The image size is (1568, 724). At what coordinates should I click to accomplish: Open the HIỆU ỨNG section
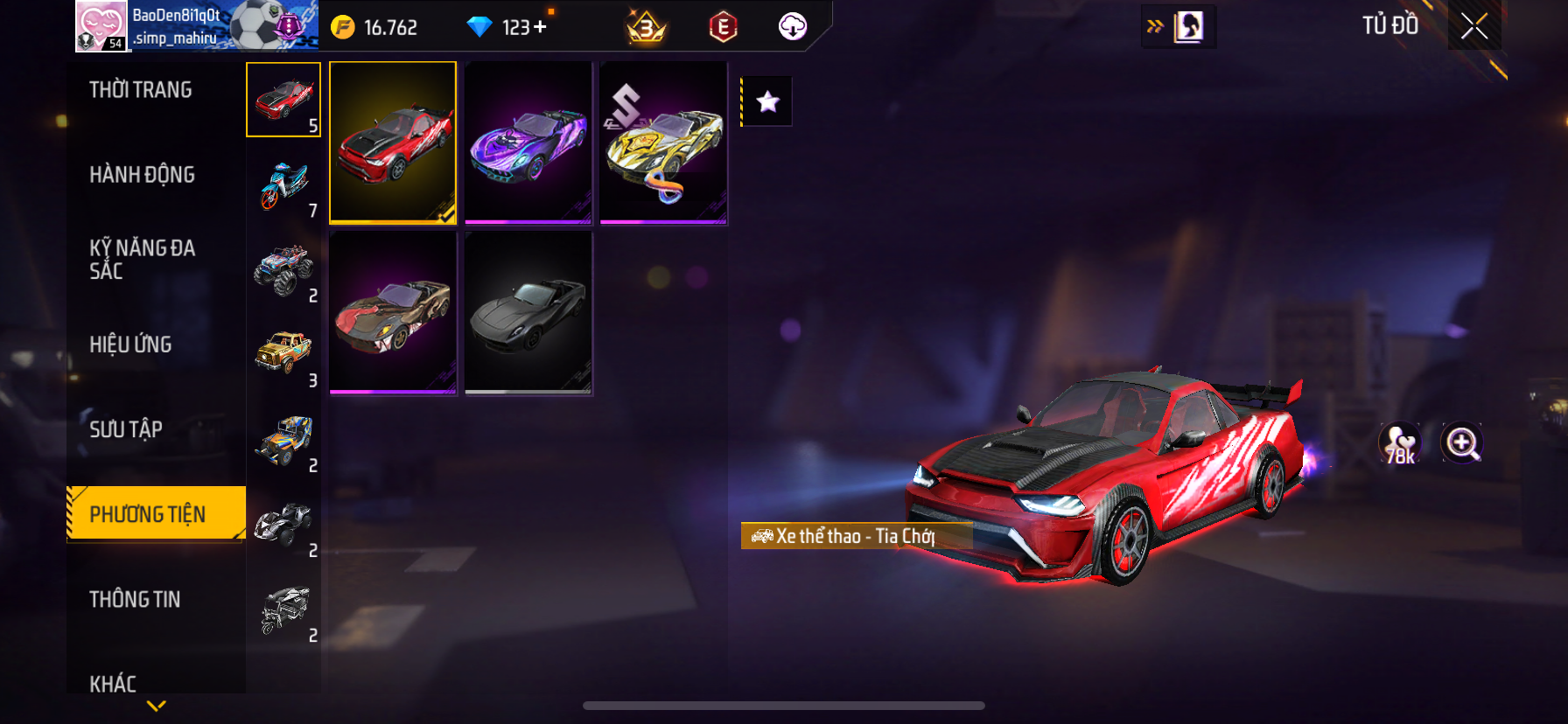pos(130,345)
